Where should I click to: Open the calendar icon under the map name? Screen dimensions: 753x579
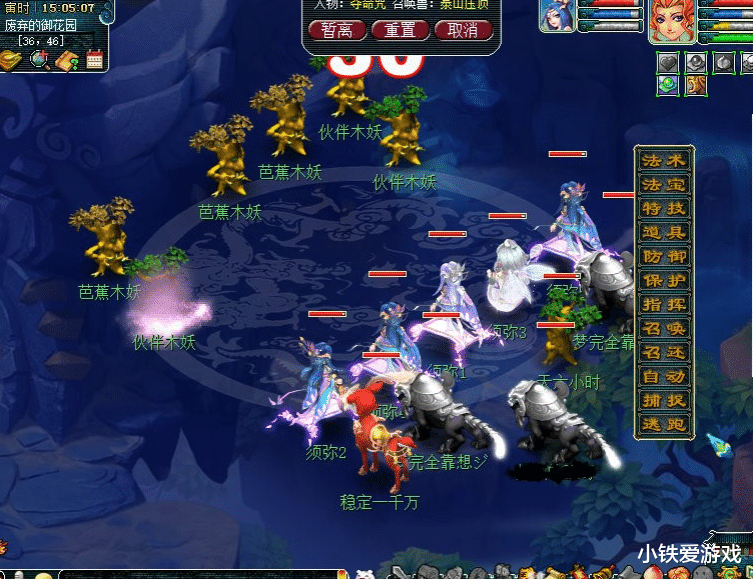(x=95, y=60)
